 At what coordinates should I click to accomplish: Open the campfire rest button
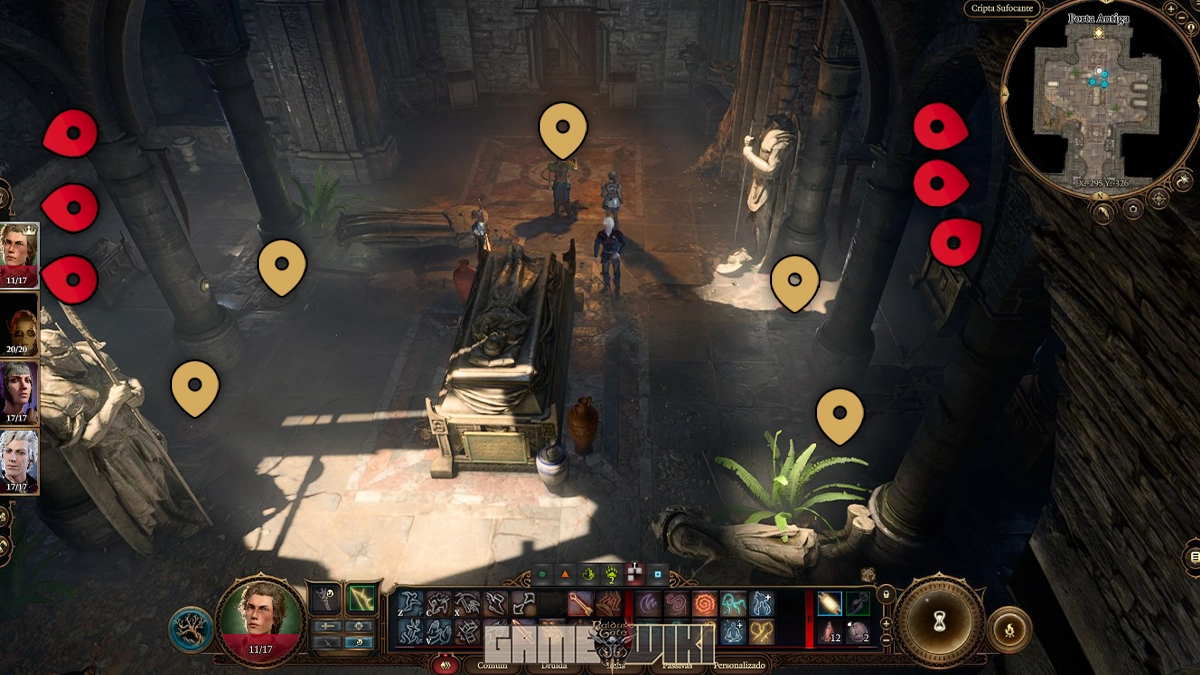tap(1007, 628)
